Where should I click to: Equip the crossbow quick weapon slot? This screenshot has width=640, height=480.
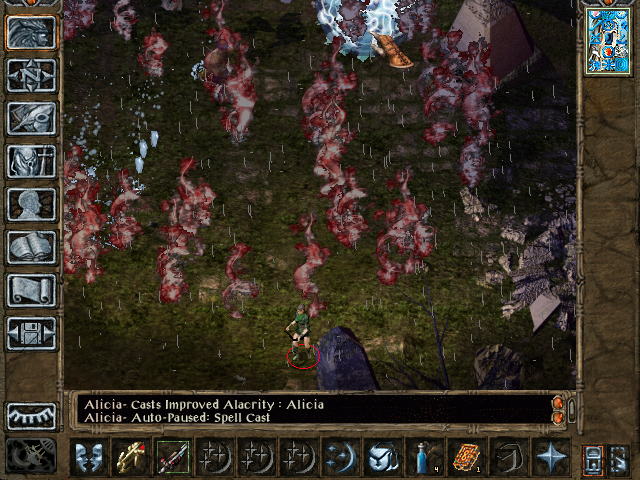point(131,457)
